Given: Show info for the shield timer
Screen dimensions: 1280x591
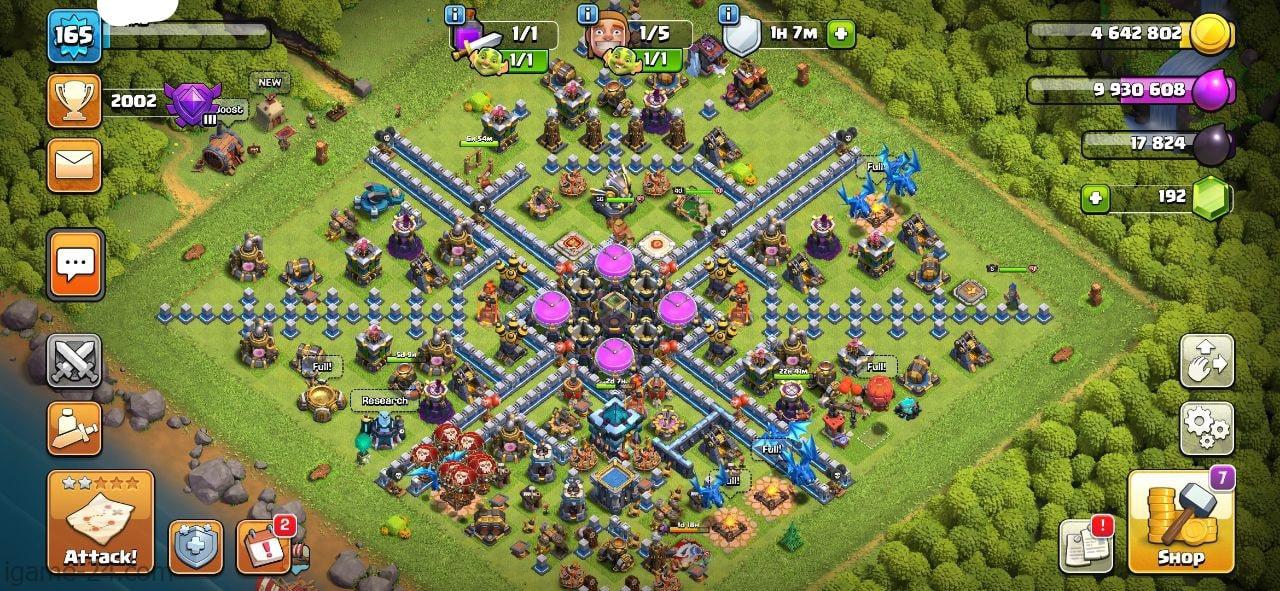Looking at the screenshot, I should pyautogui.click(x=730, y=15).
